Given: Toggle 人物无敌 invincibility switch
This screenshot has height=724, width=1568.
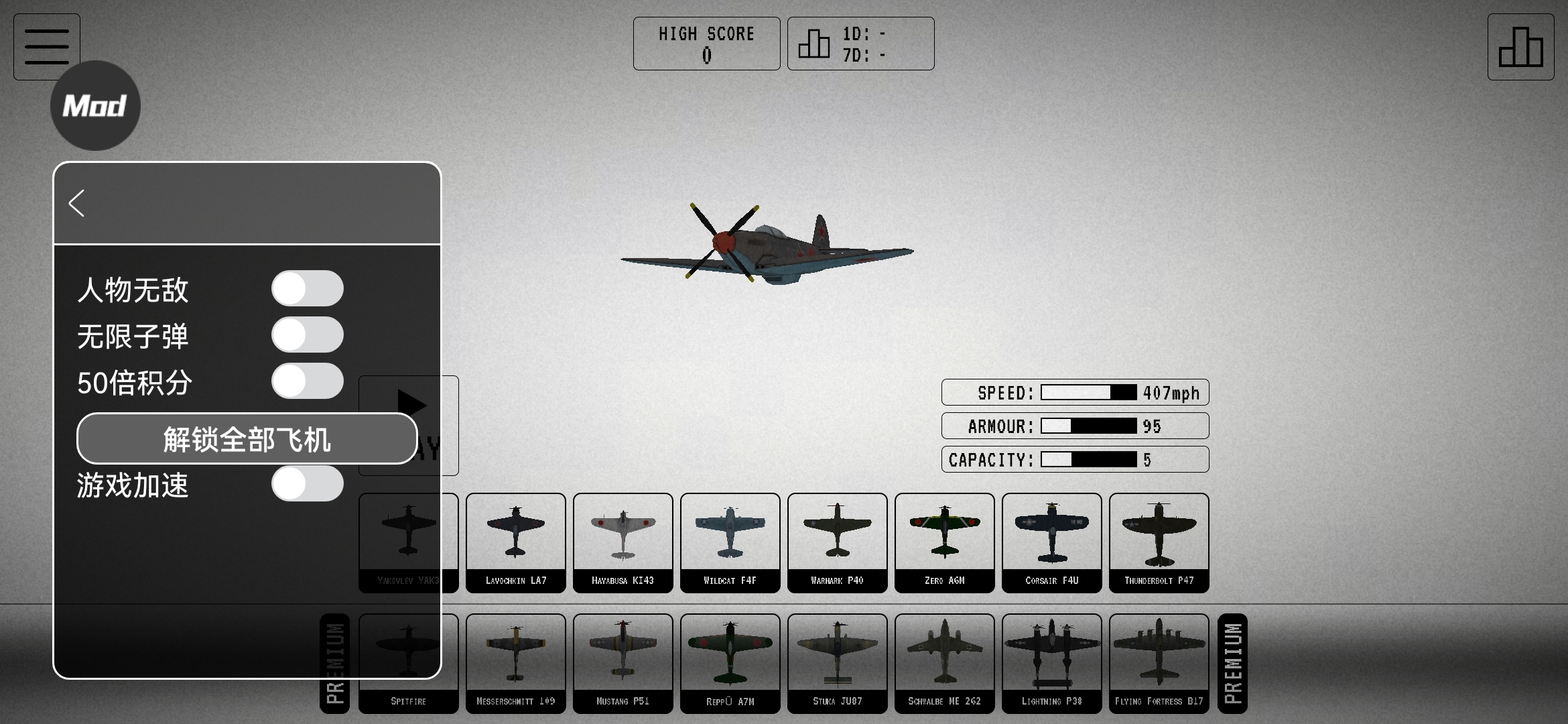Looking at the screenshot, I should [x=307, y=289].
